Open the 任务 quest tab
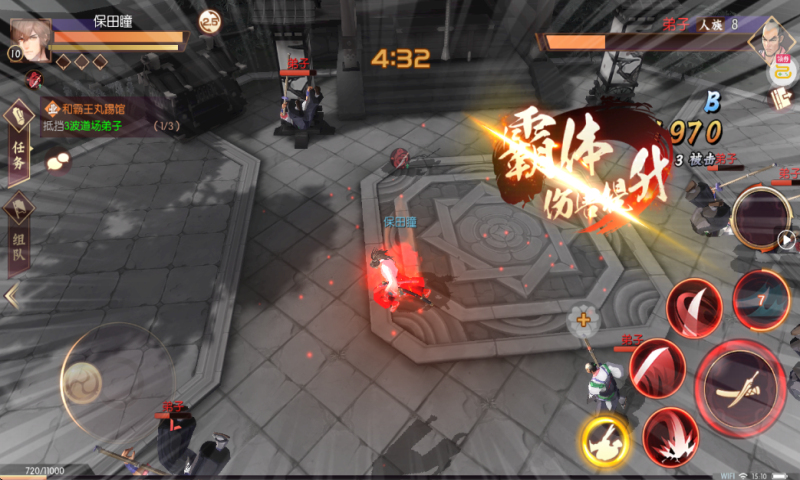This screenshot has height=480, width=800. [x=19, y=138]
